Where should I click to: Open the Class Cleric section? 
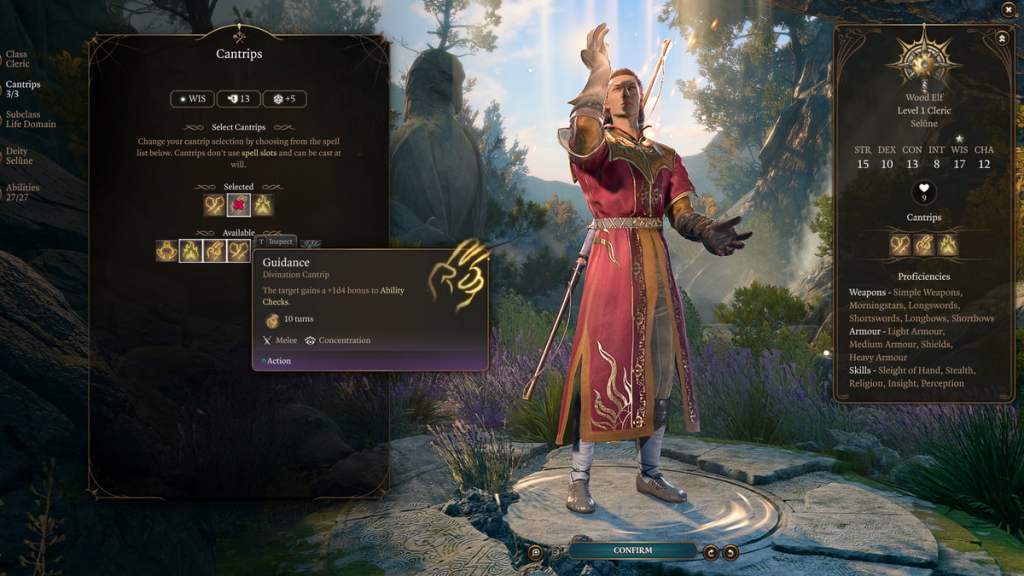[x=16, y=59]
